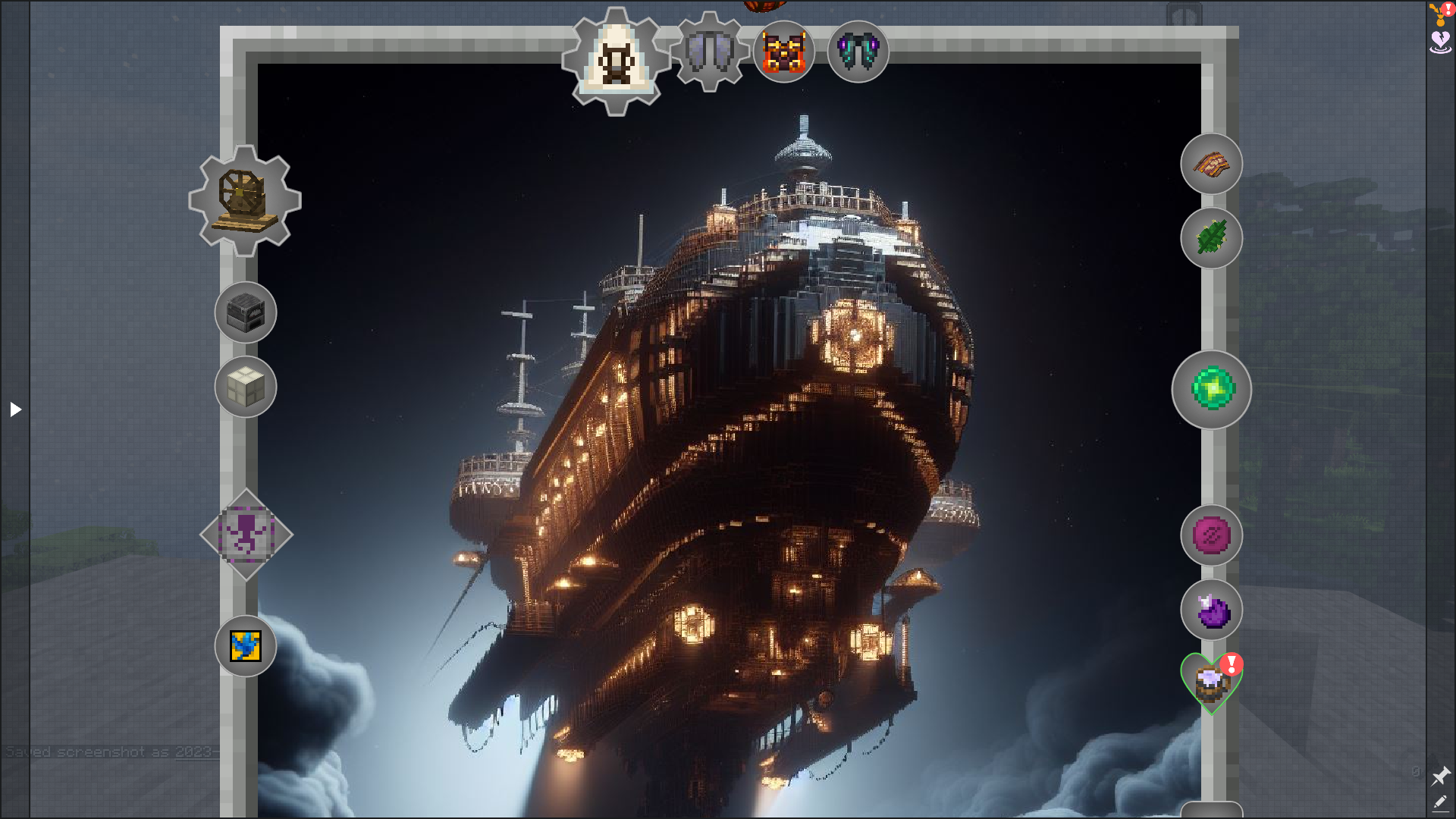Activate the pencil edit button
This screenshot has width=1456, height=819.
coord(1440,802)
